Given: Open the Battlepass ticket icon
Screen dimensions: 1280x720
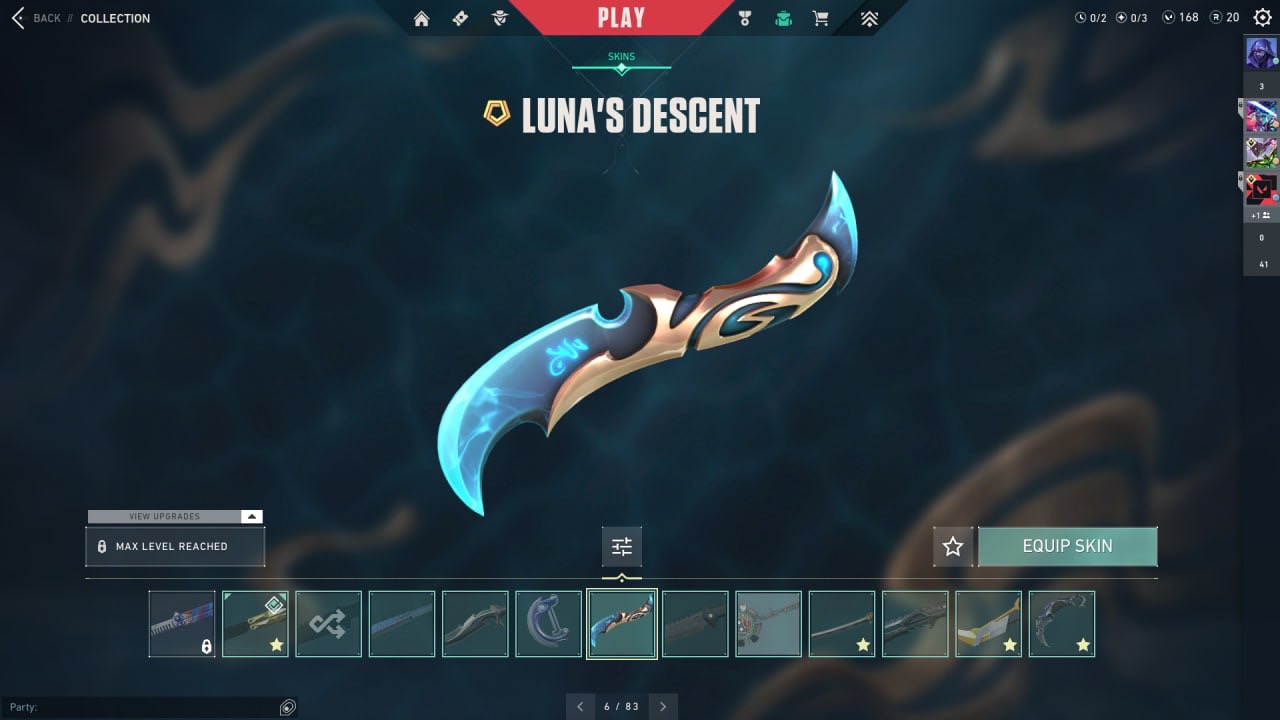Looking at the screenshot, I should tap(460, 18).
